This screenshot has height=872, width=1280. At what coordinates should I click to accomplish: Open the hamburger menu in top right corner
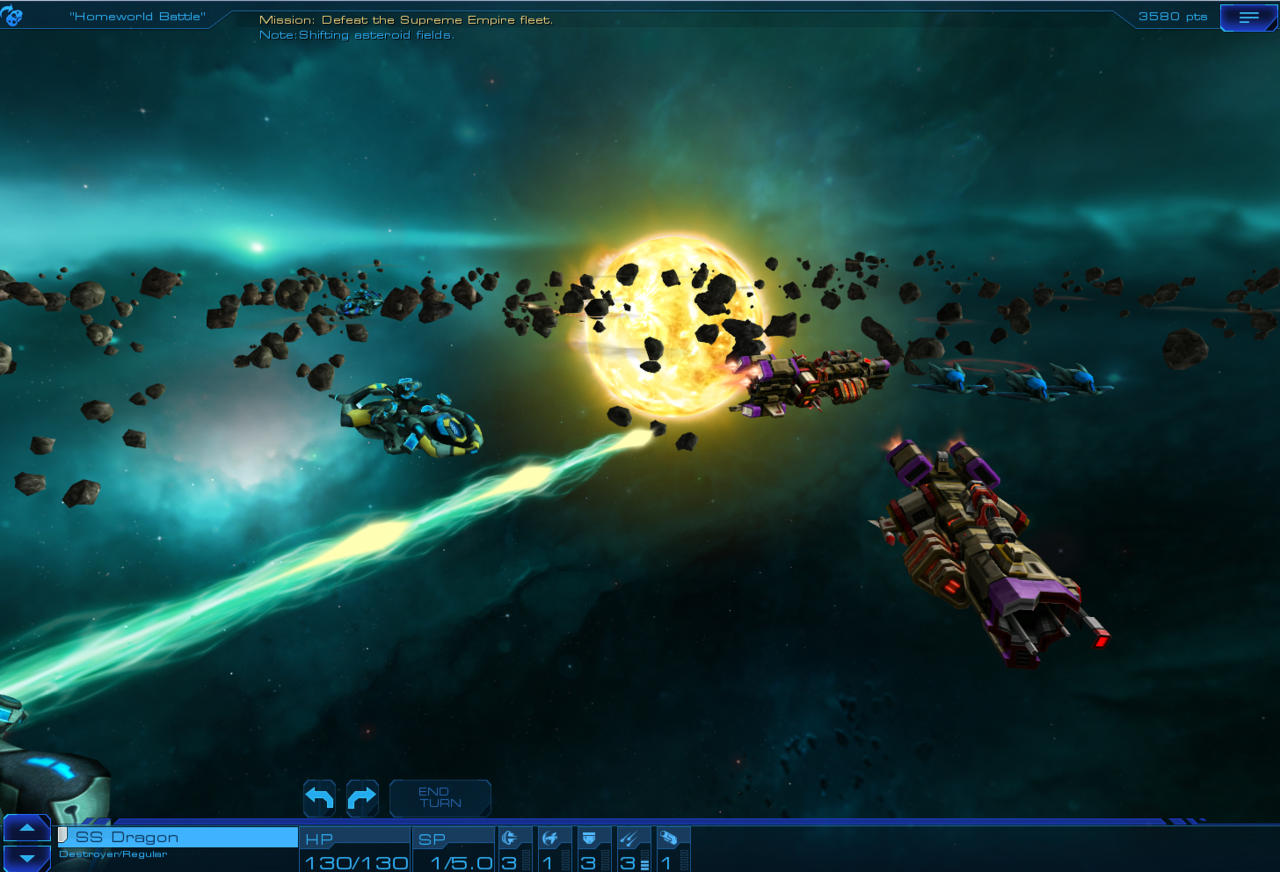pos(1248,16)
